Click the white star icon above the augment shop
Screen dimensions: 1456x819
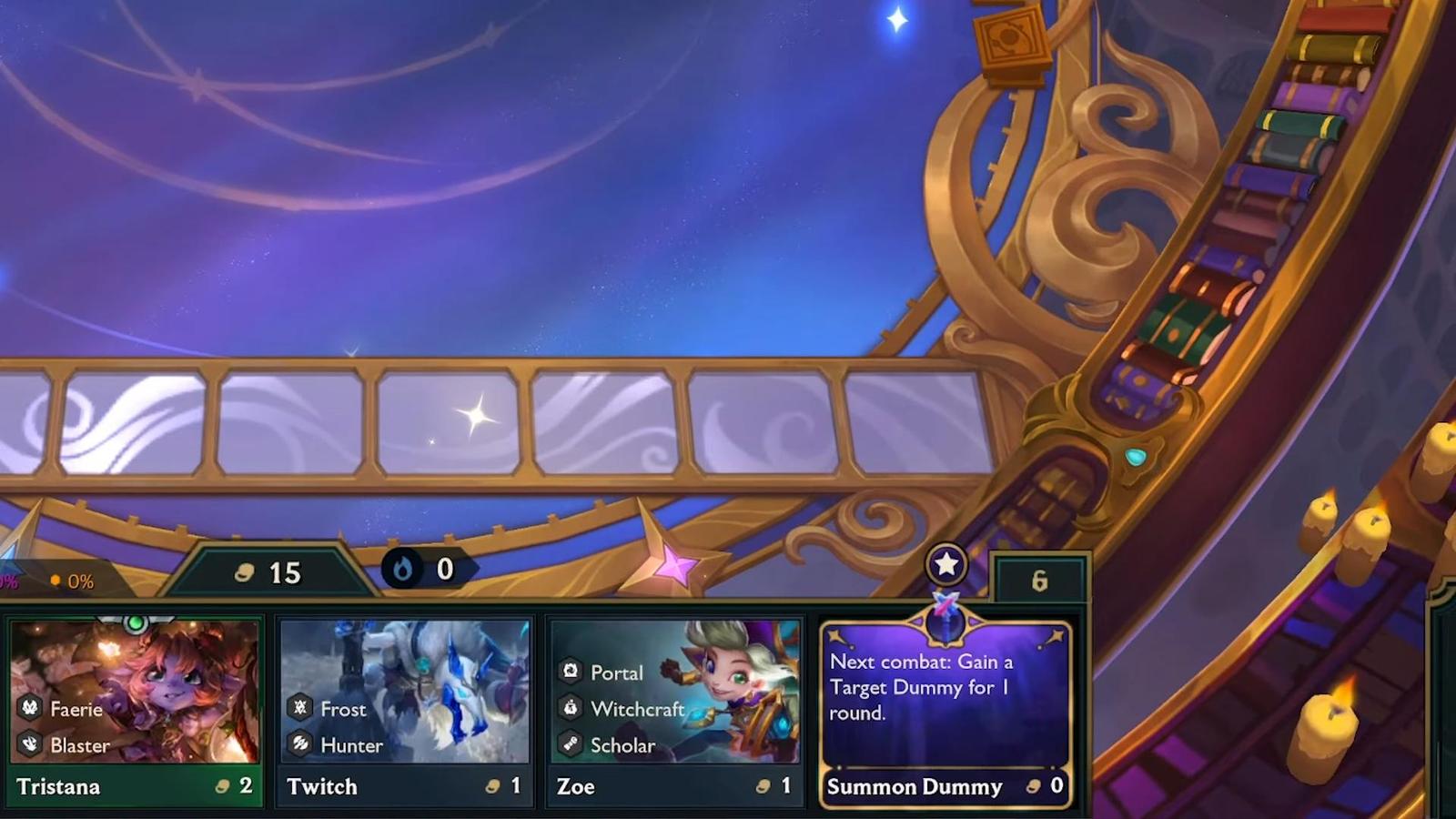pos(945,563)
